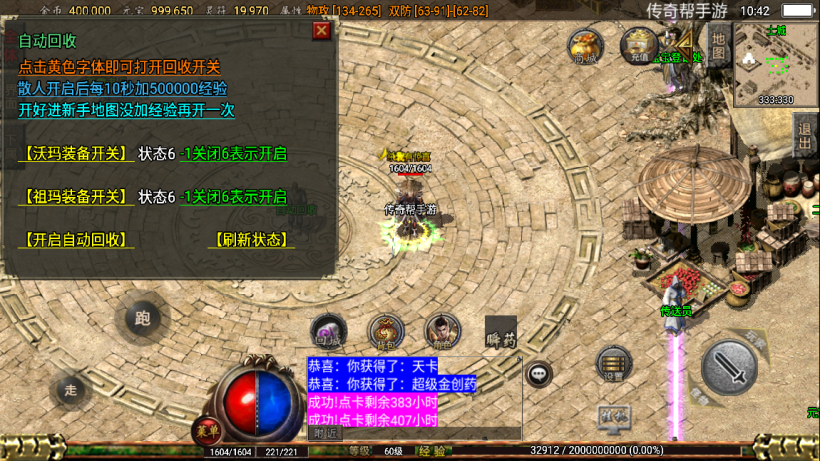Open the 角色 character sheet icon
The image size is (820, 461).
(442, 332)
